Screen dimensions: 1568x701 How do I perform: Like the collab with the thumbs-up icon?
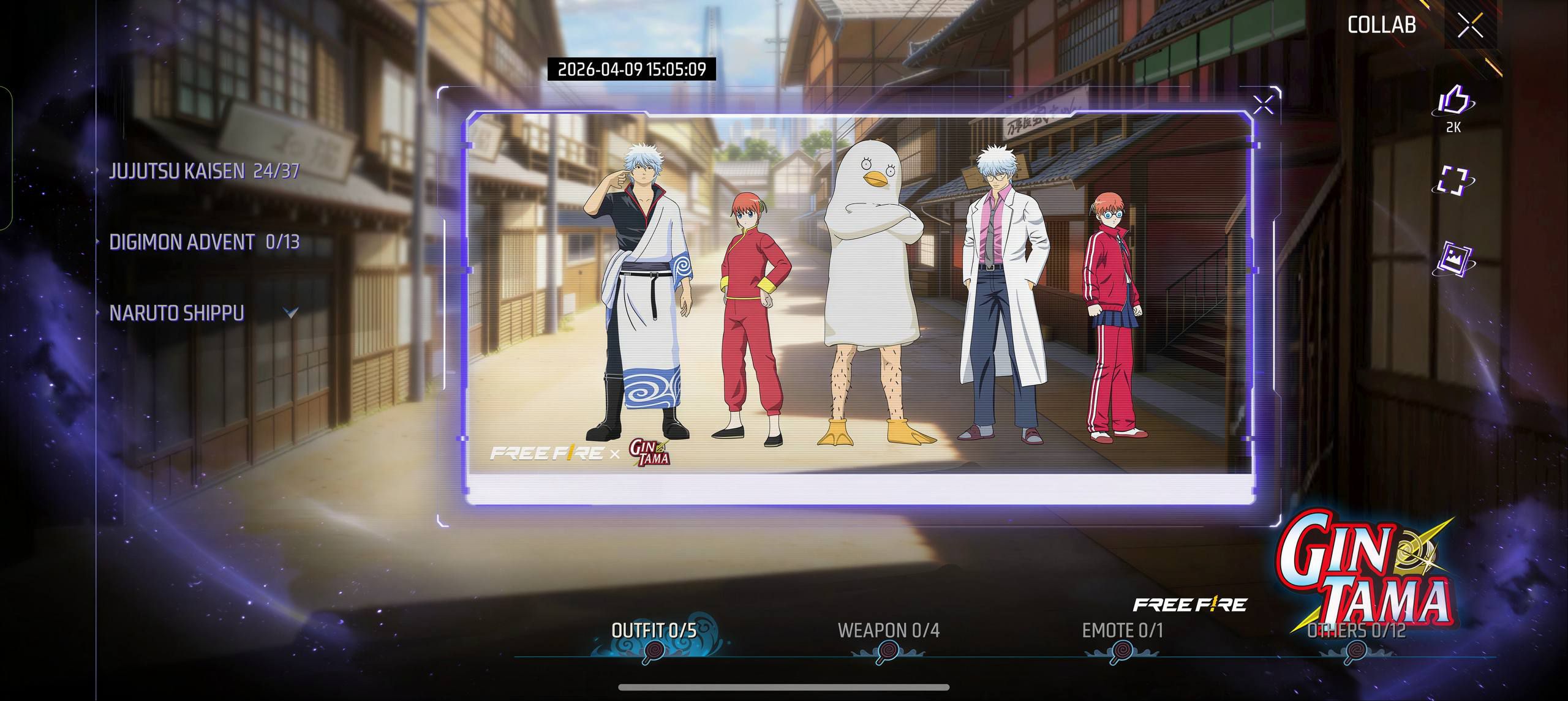(x=1453, y=102)
